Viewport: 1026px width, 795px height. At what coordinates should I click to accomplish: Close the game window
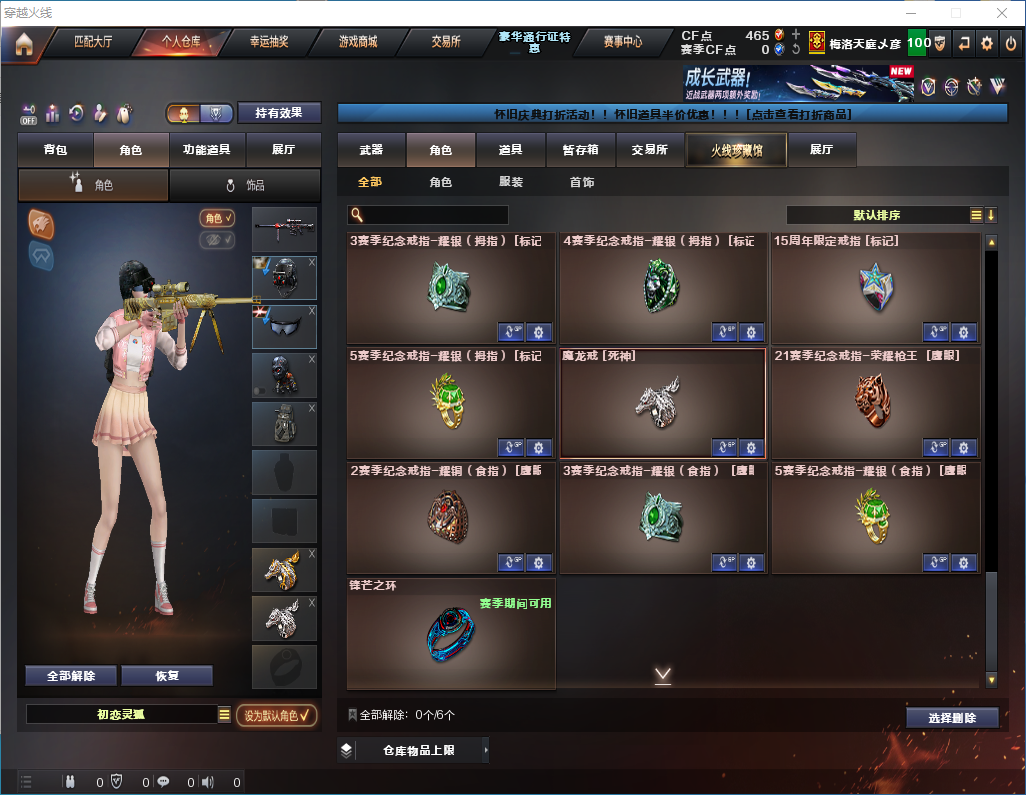tap(1002, 13)
